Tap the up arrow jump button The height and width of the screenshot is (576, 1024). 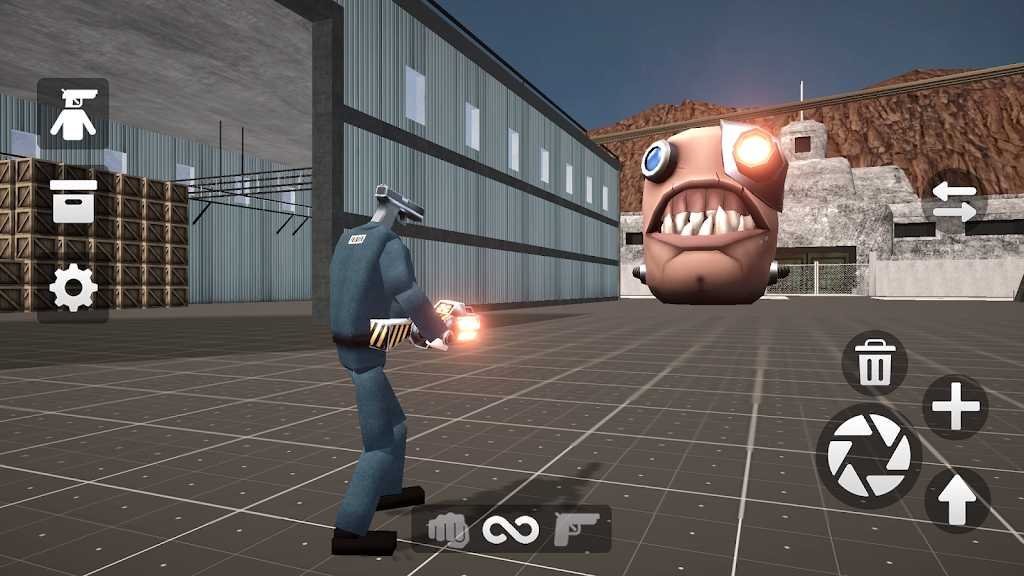[x=957, y=499]
